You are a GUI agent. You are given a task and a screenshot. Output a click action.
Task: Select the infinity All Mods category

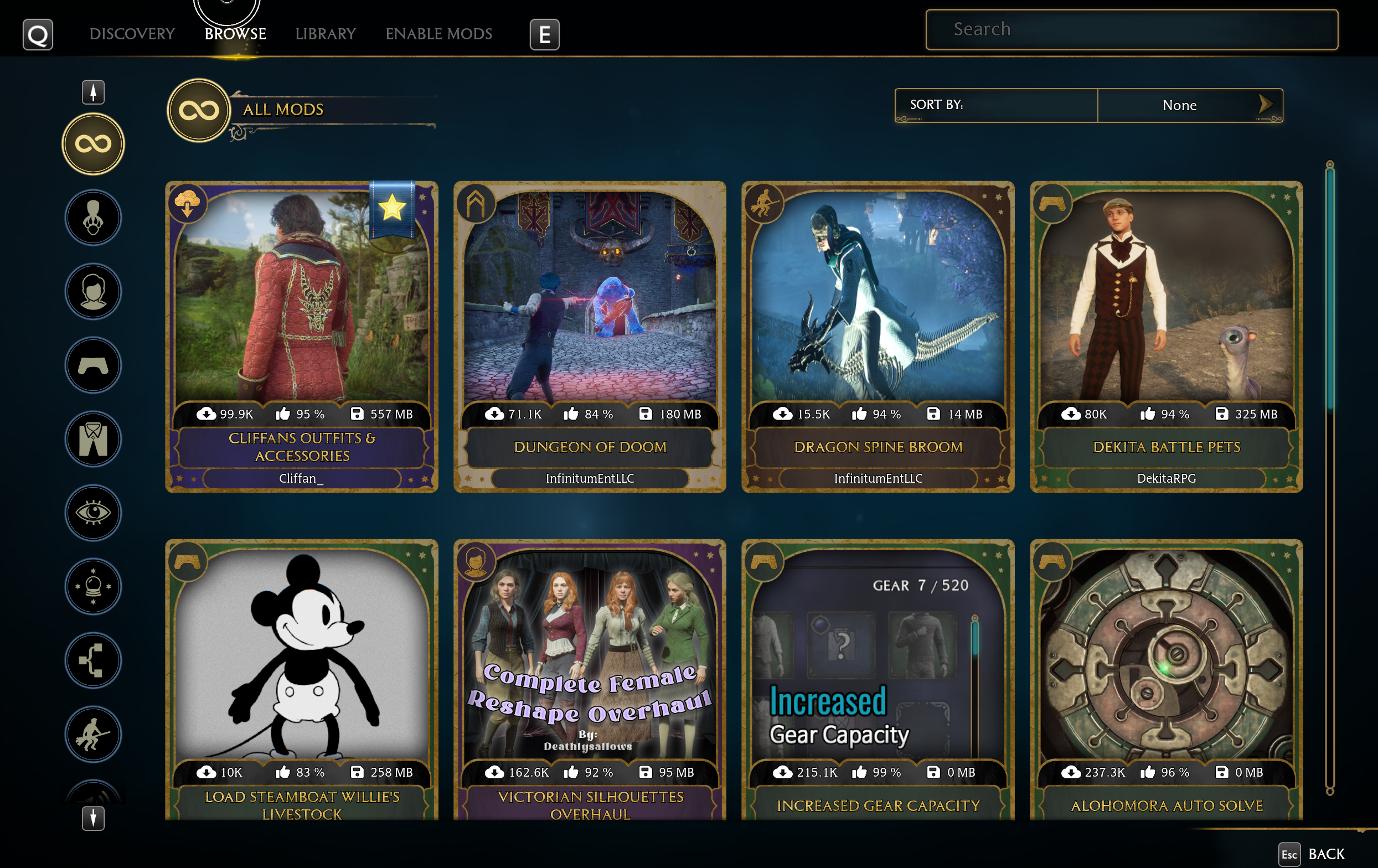tap(93, 143)
